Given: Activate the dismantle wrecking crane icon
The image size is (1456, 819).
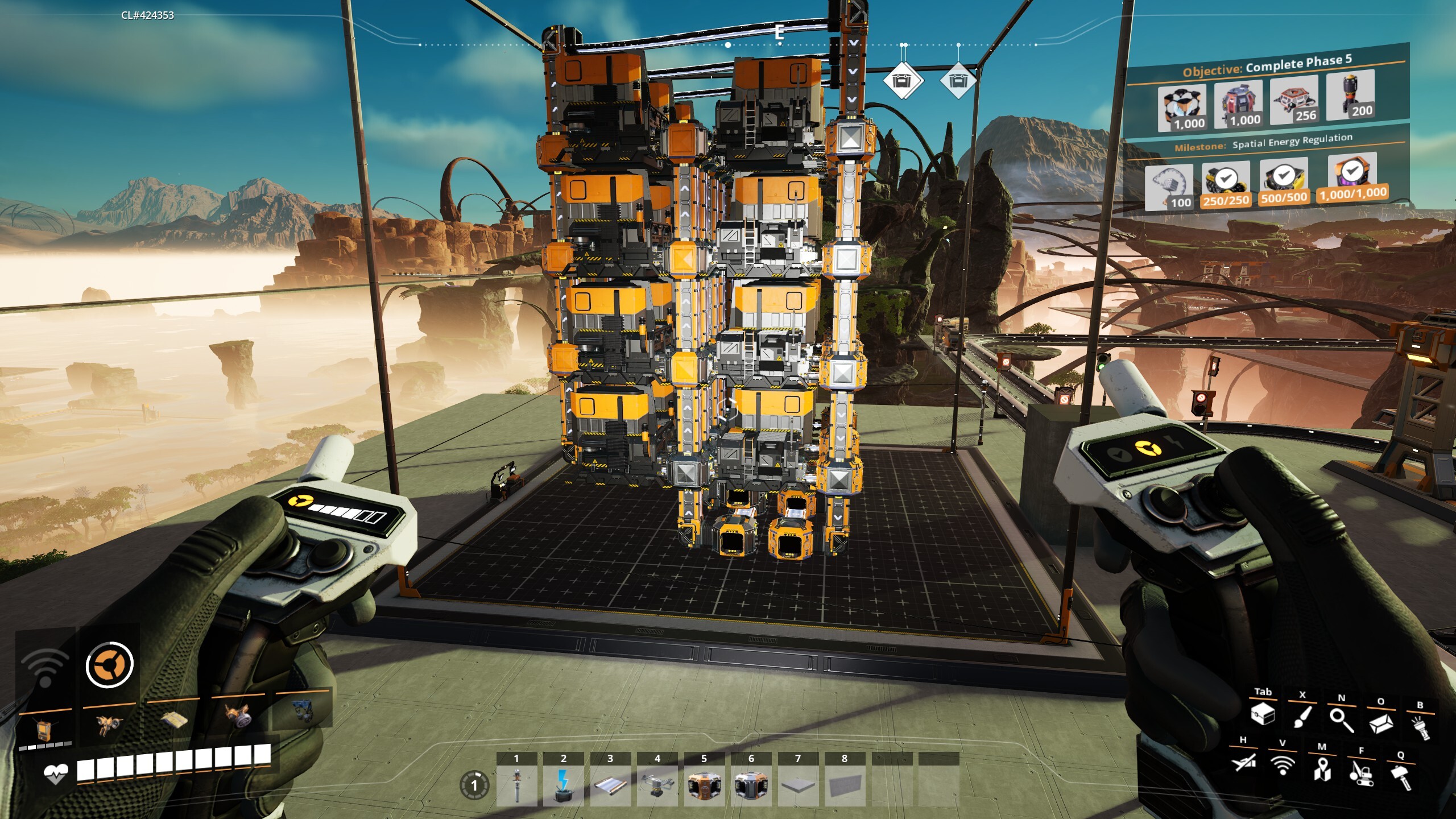Looking at the screenshot, I should (1361, 773).
